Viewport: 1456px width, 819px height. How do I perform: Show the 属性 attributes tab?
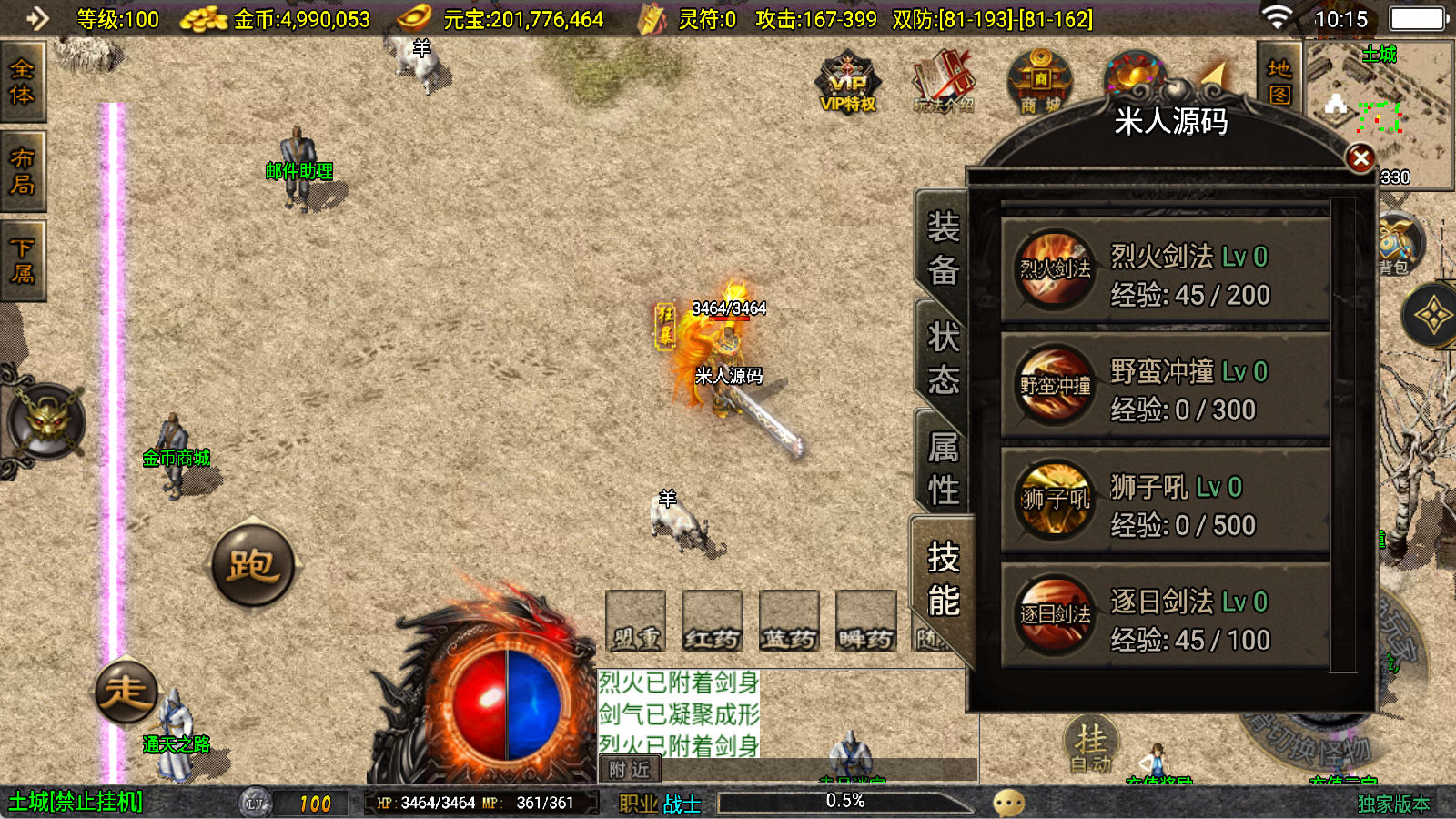pos(943,468)
